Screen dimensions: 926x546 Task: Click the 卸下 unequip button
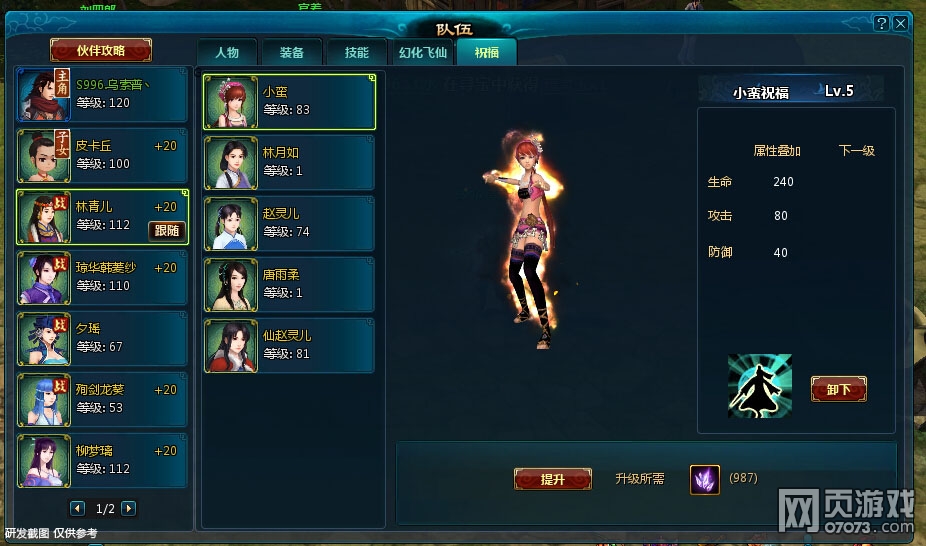pyautogui.click(x=838, y=390)
